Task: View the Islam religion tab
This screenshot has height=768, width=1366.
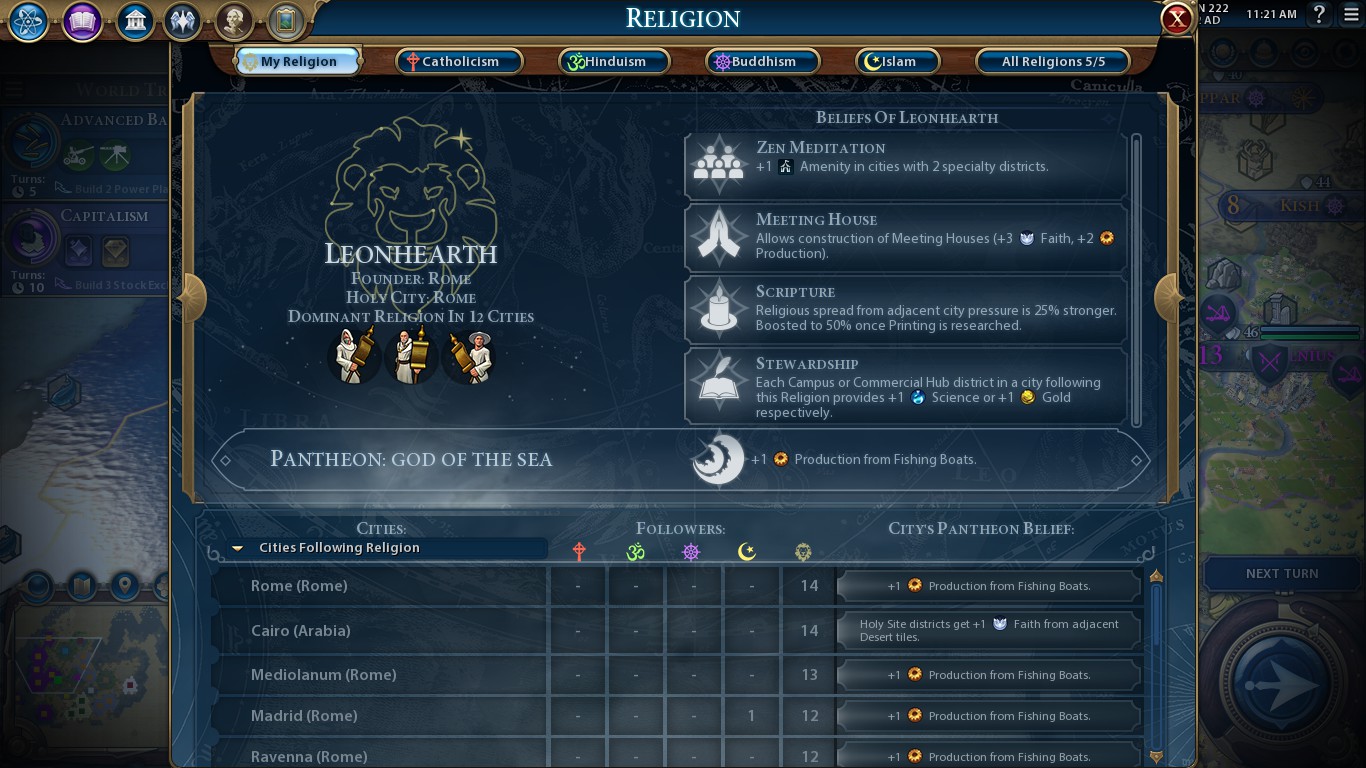Action: 897,62
